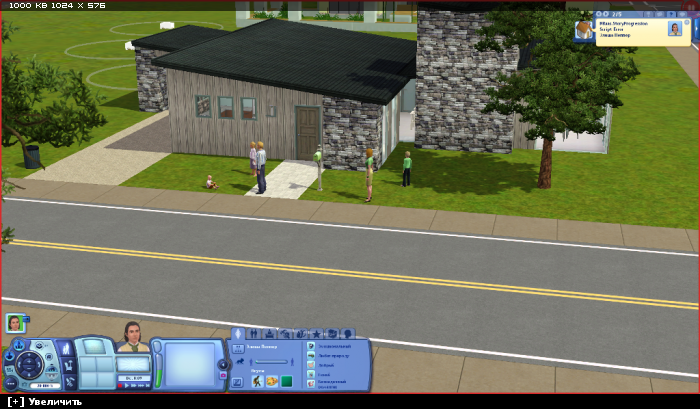Image resolution: width=700 pixels, height=409 pixels.
Task: Click the green favourite colour swatch
Action: coord(286,380)
